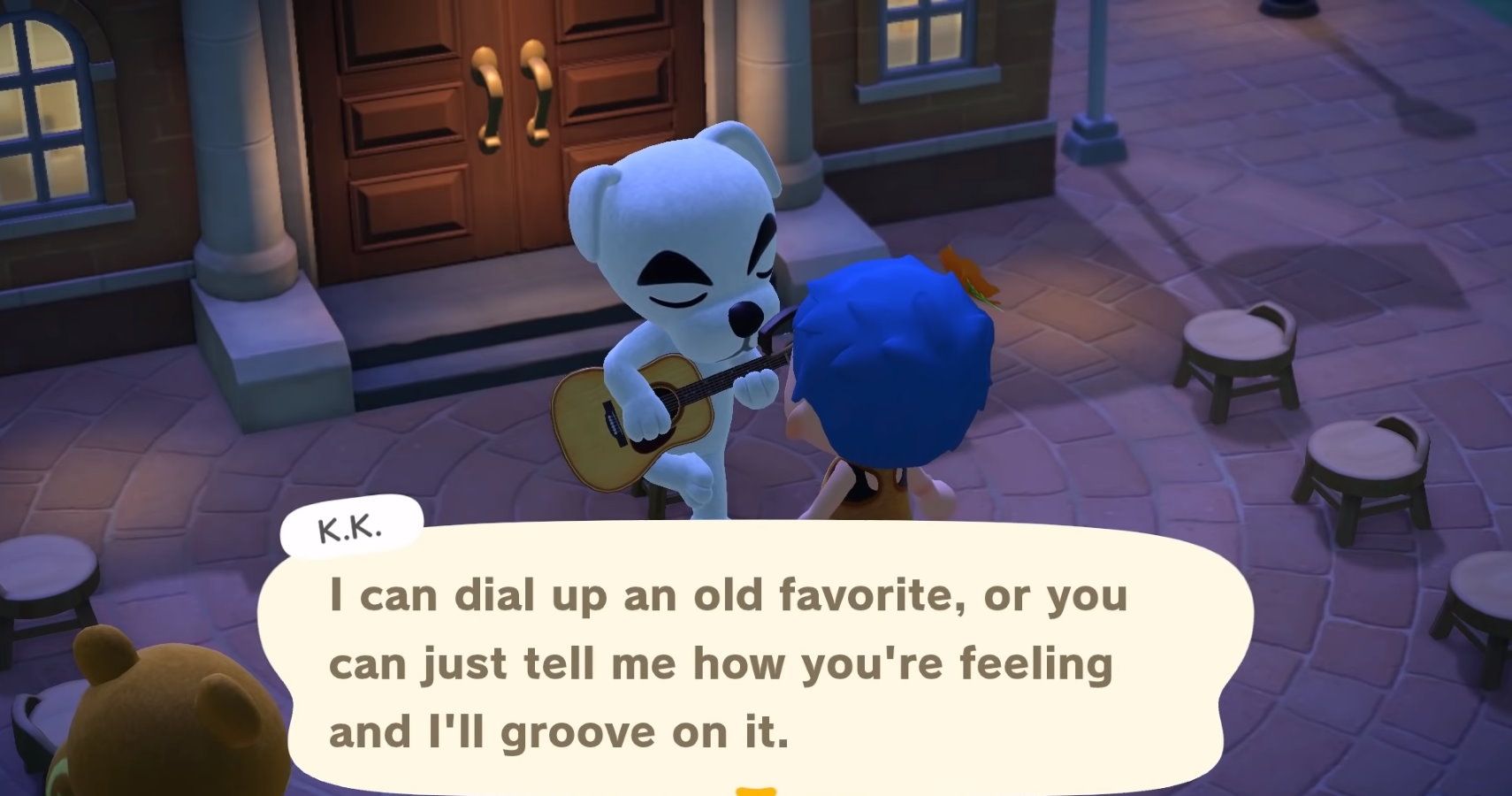Click the K.K. name bubble
Screen dimensions: 1512x796
click(352, 528)
